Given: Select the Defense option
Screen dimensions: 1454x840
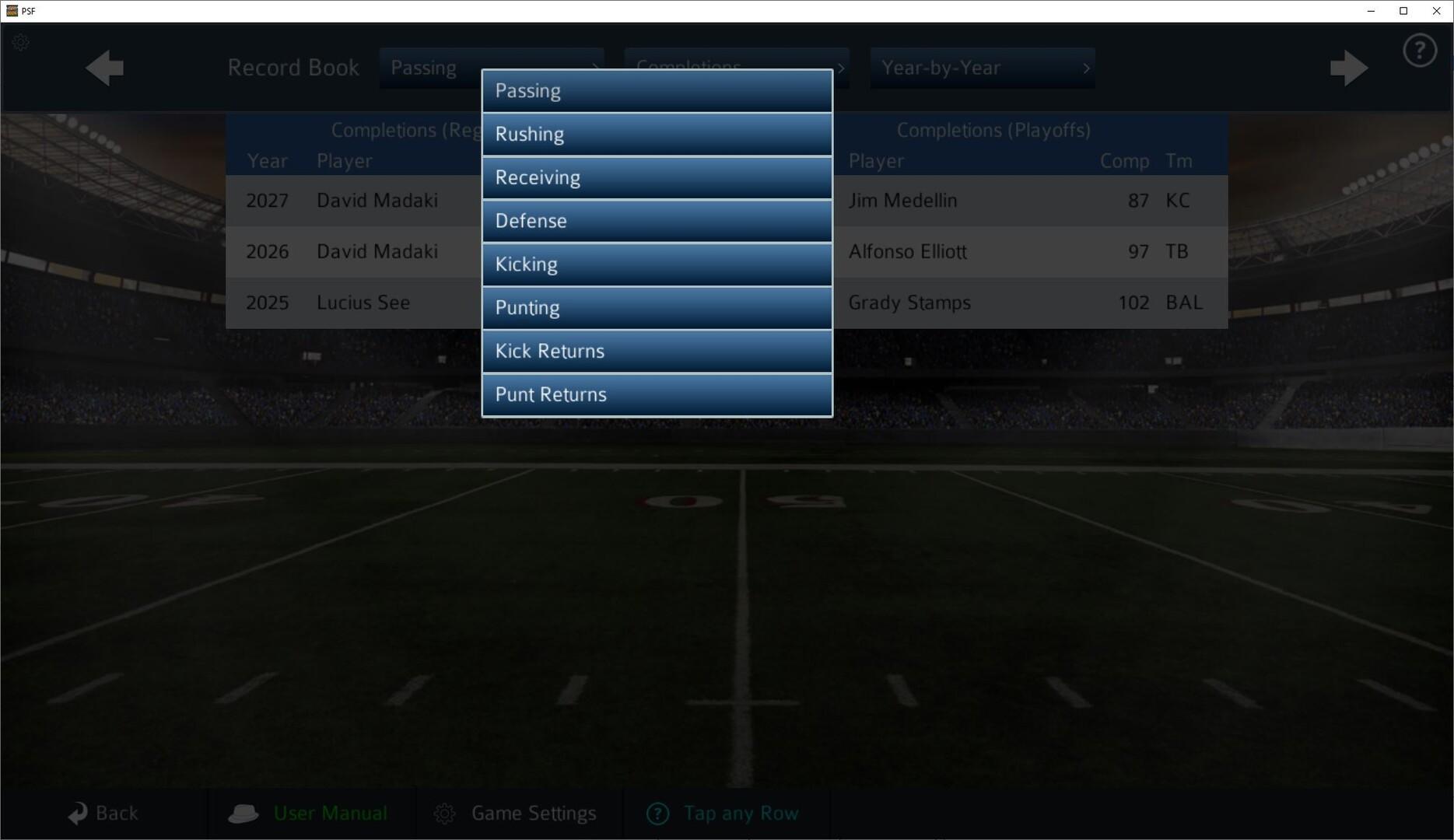Looking at the screenshot, I should pos(656,220).
